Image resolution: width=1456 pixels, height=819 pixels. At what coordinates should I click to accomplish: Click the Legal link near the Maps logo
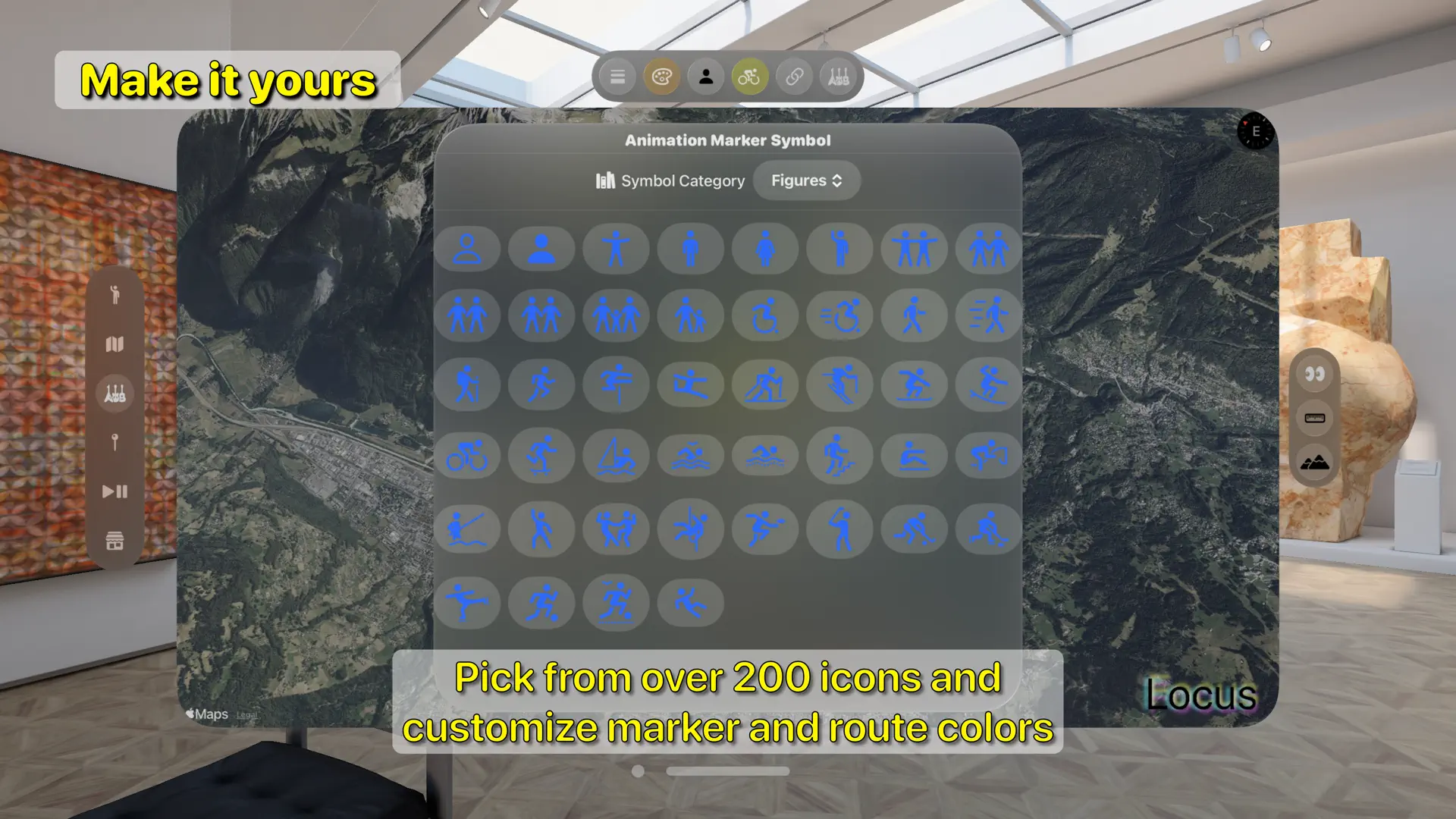coord(246,715)
